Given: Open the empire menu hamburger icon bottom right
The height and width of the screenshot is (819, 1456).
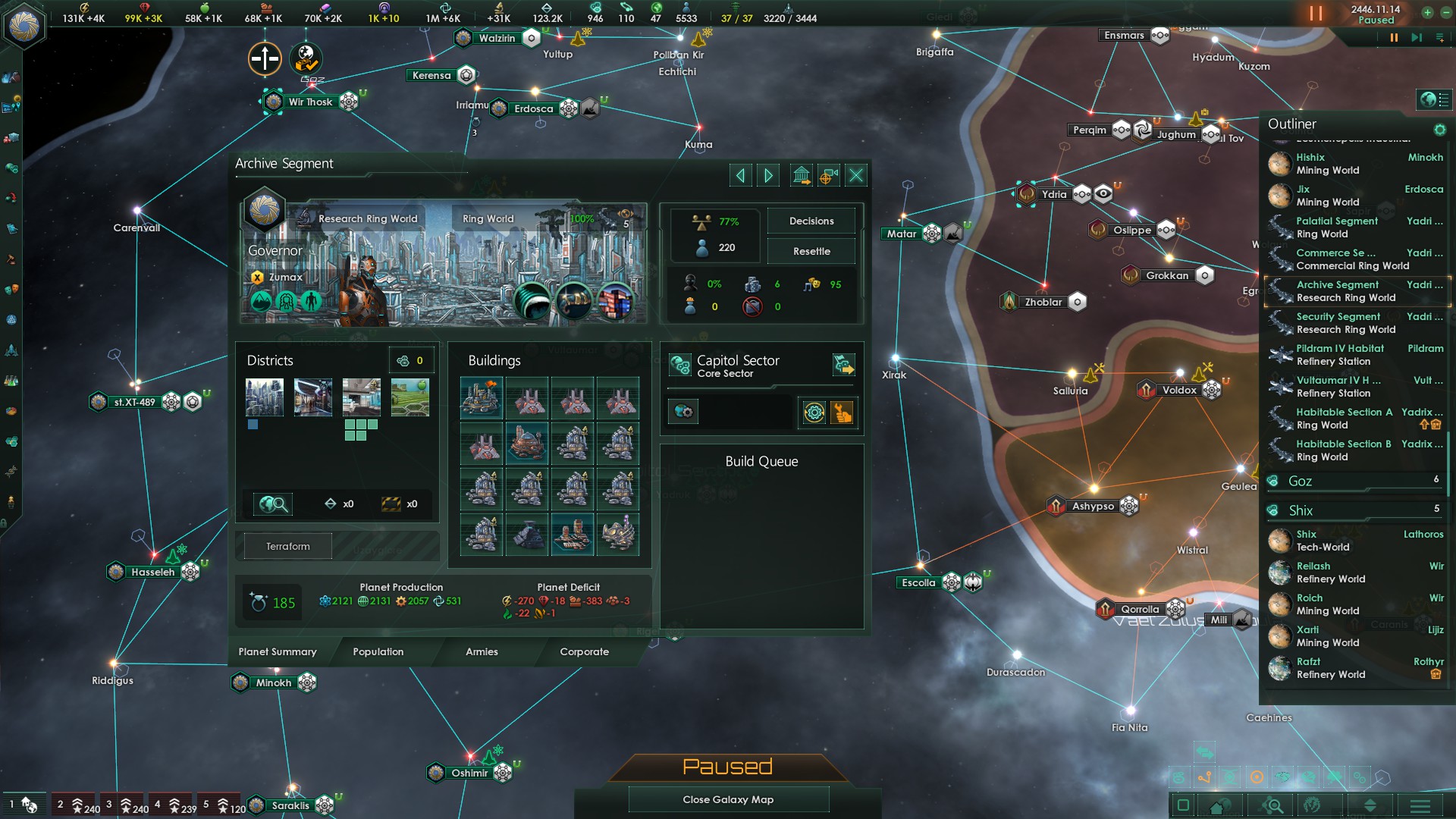Looking at the screenshot, I should pos(1420,806).
